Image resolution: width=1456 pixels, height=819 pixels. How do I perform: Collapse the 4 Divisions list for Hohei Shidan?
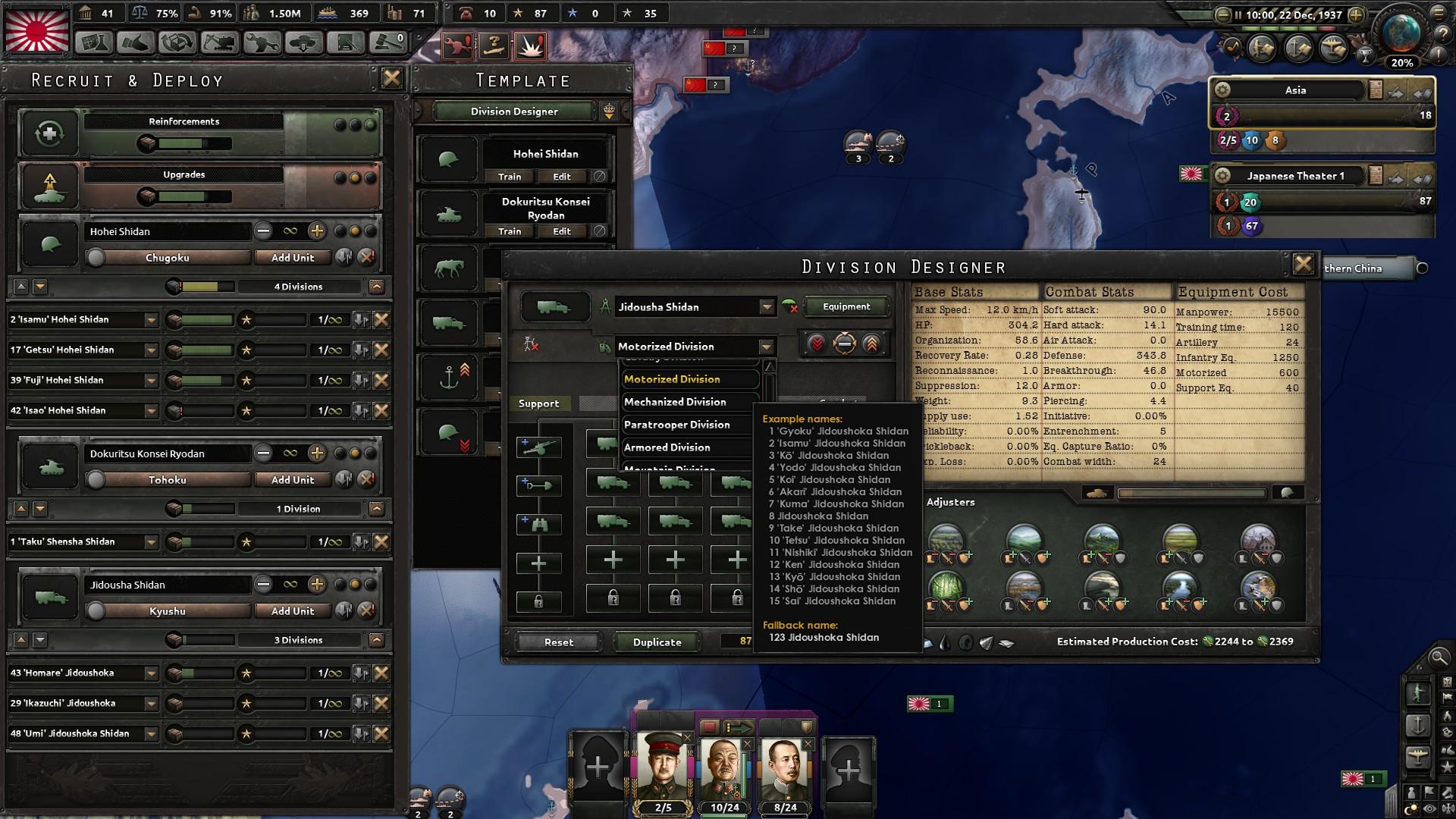click(377, 287)
